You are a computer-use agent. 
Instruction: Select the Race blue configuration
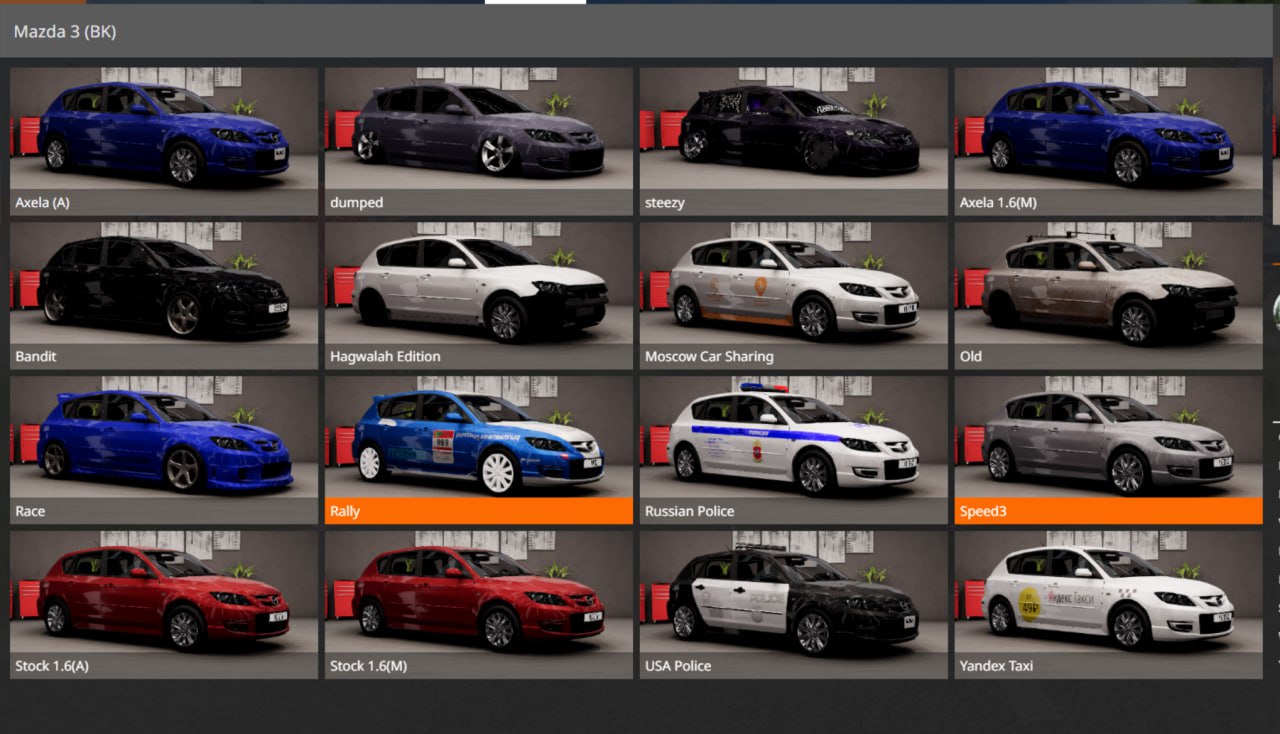[163, 444]
